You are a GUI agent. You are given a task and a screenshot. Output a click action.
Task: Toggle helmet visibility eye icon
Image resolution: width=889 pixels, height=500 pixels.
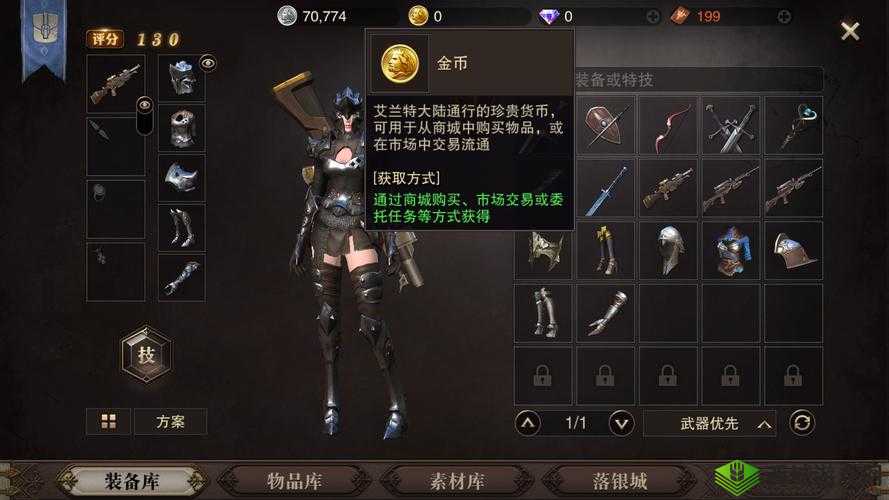click(208, 63)
